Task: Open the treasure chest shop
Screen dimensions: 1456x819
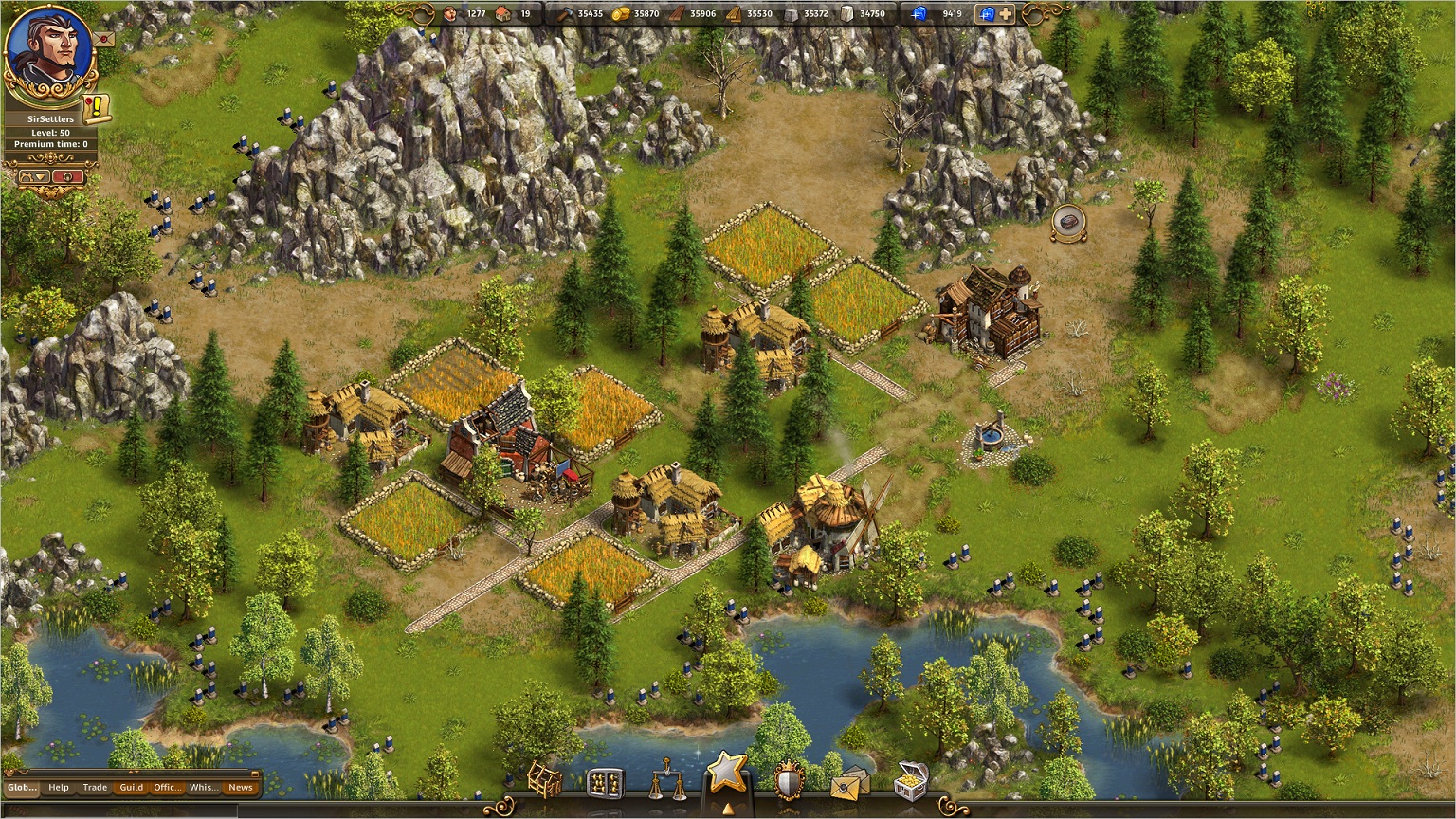Action: [910, 781]
